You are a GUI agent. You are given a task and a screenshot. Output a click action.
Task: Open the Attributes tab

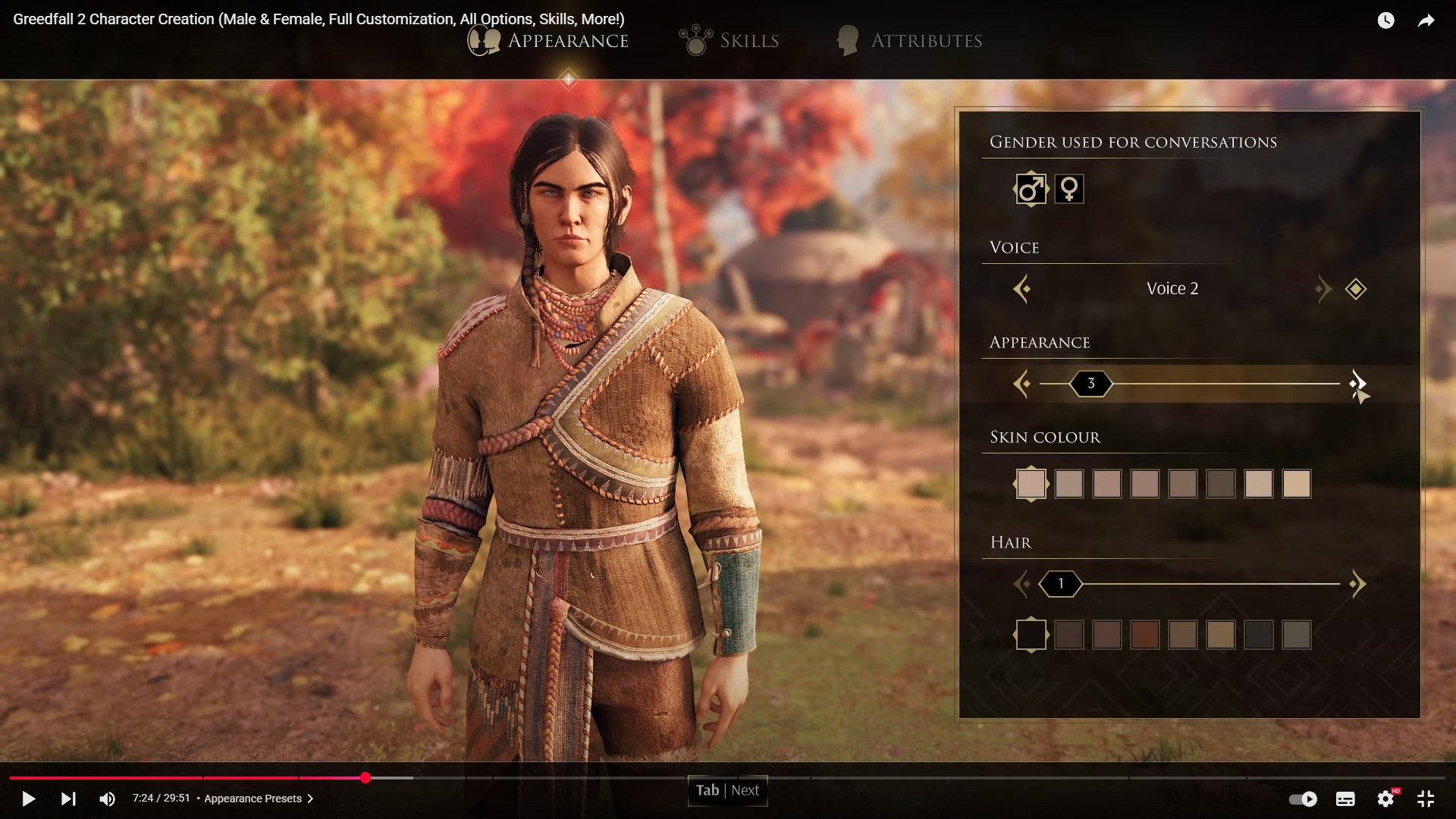pyautogui.click(x=909, y=41)
